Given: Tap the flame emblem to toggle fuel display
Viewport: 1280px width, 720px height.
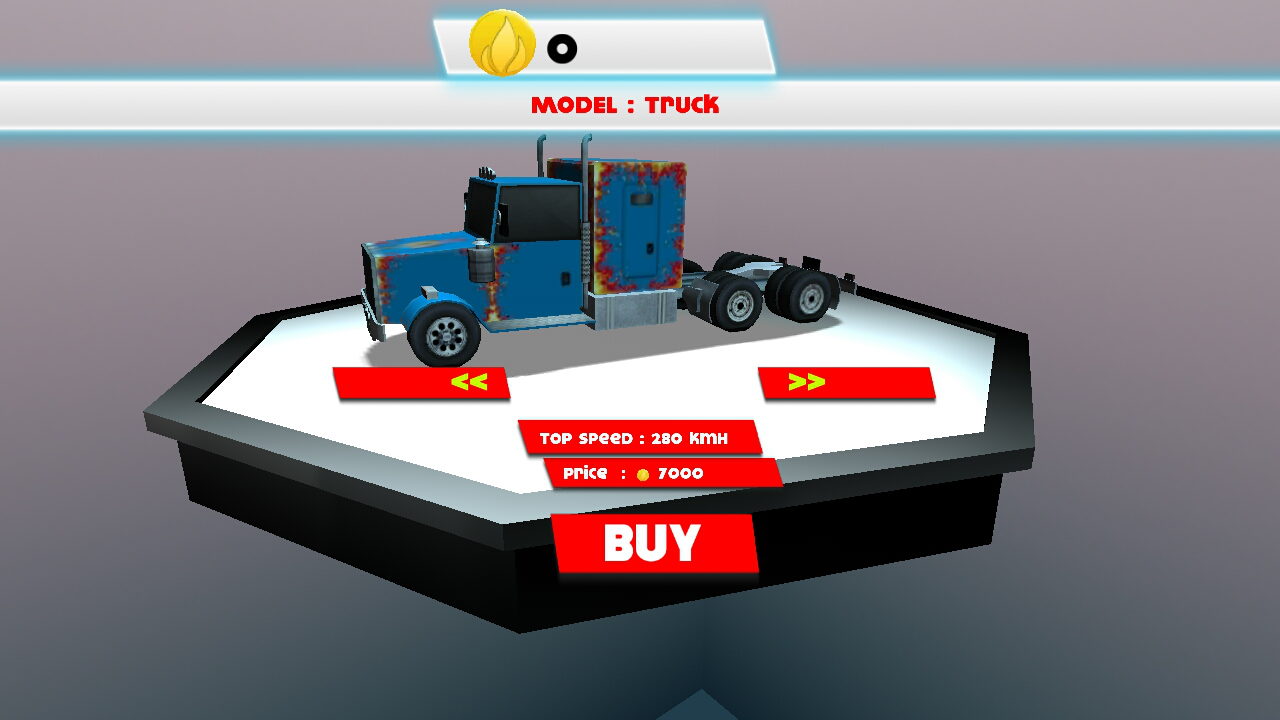Looking at the screenshot, I should tap(501, 44).
